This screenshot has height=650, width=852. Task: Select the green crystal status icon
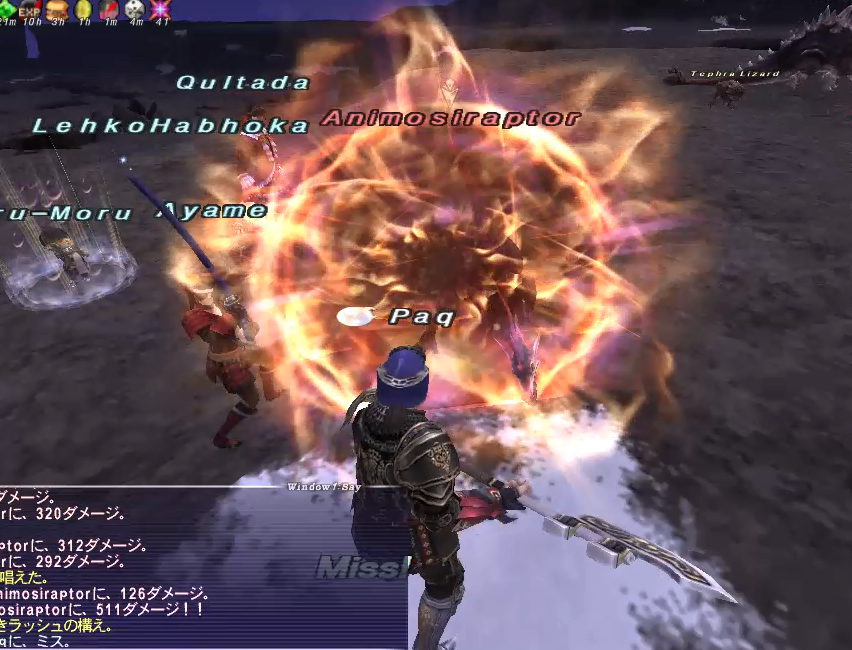[x=7, y=9]
